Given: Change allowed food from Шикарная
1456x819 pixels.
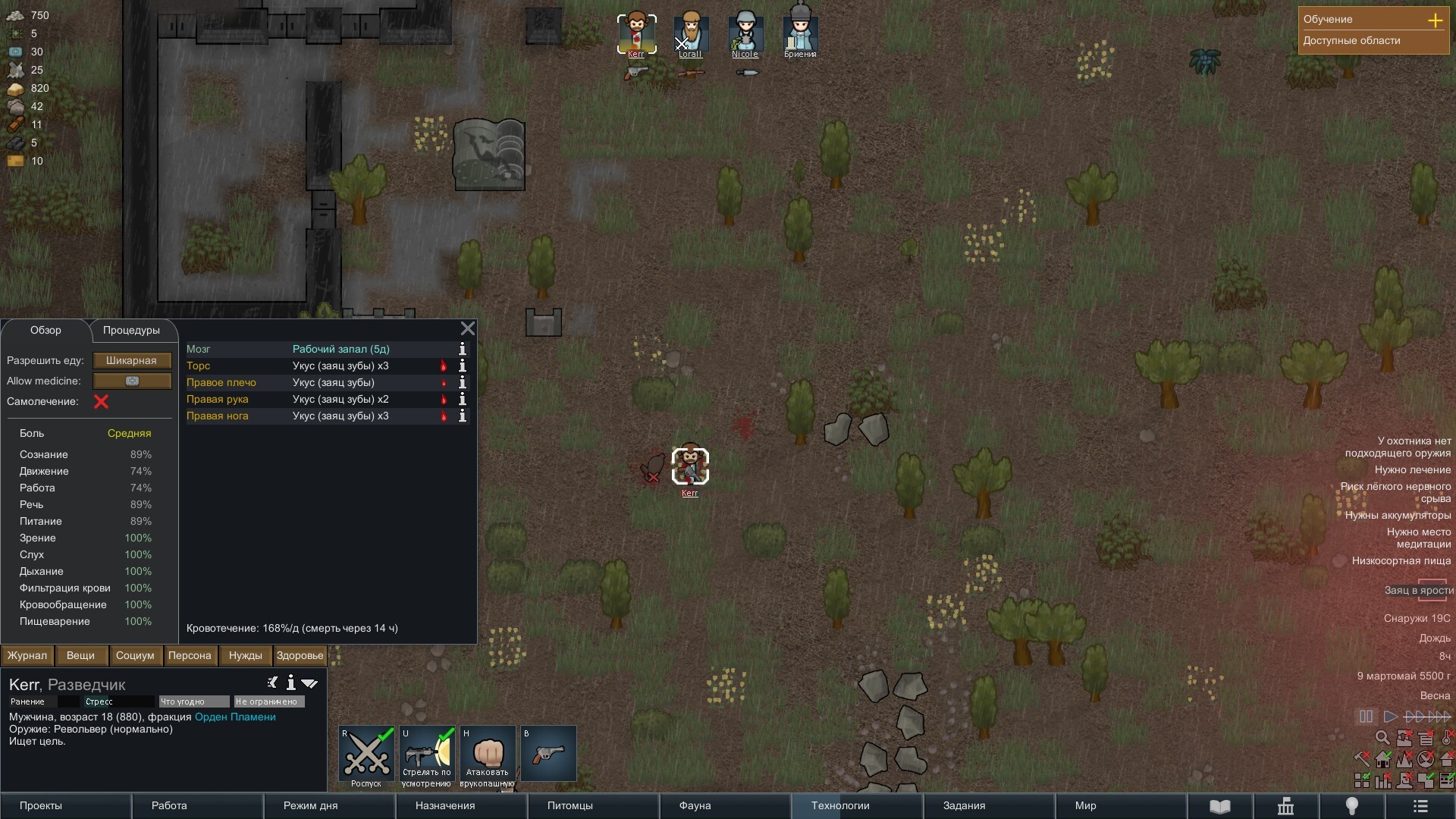Looking at the screenshot, I should coord(132,361).
